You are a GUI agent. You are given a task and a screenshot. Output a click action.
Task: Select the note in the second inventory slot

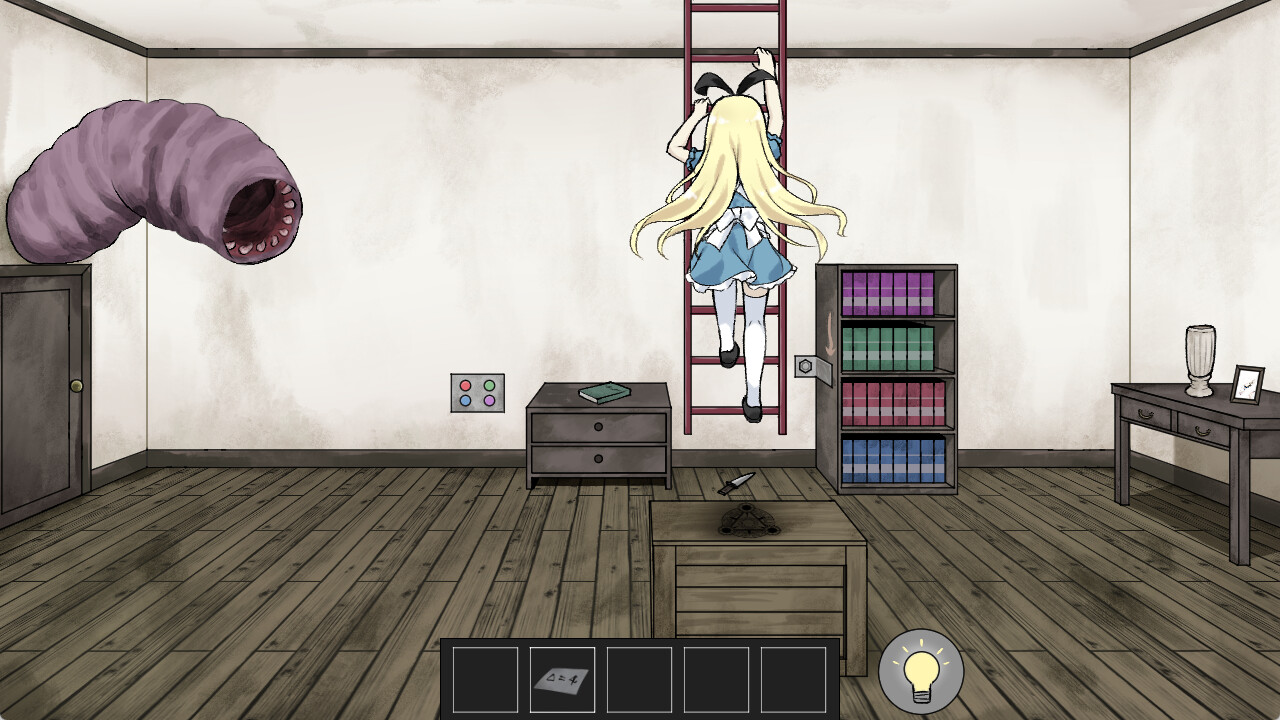[561, 679]
